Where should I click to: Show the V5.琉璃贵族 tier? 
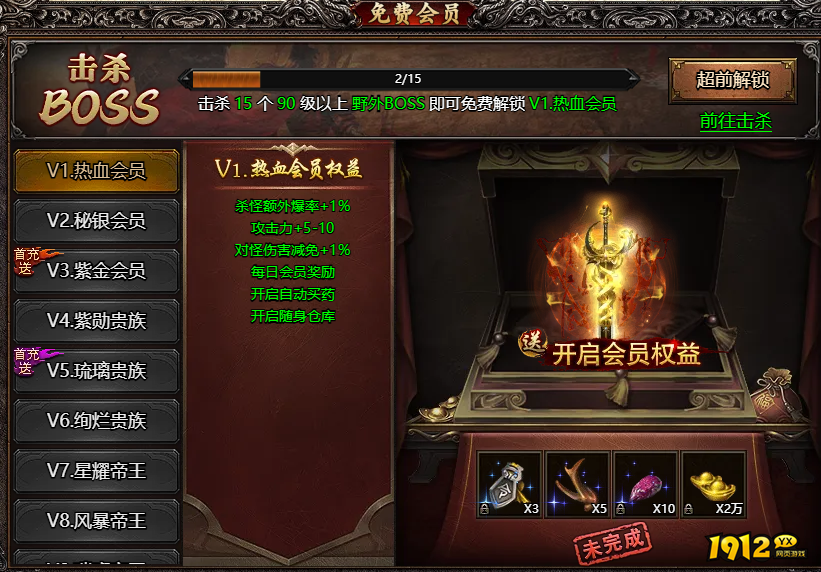click(97, 371)
